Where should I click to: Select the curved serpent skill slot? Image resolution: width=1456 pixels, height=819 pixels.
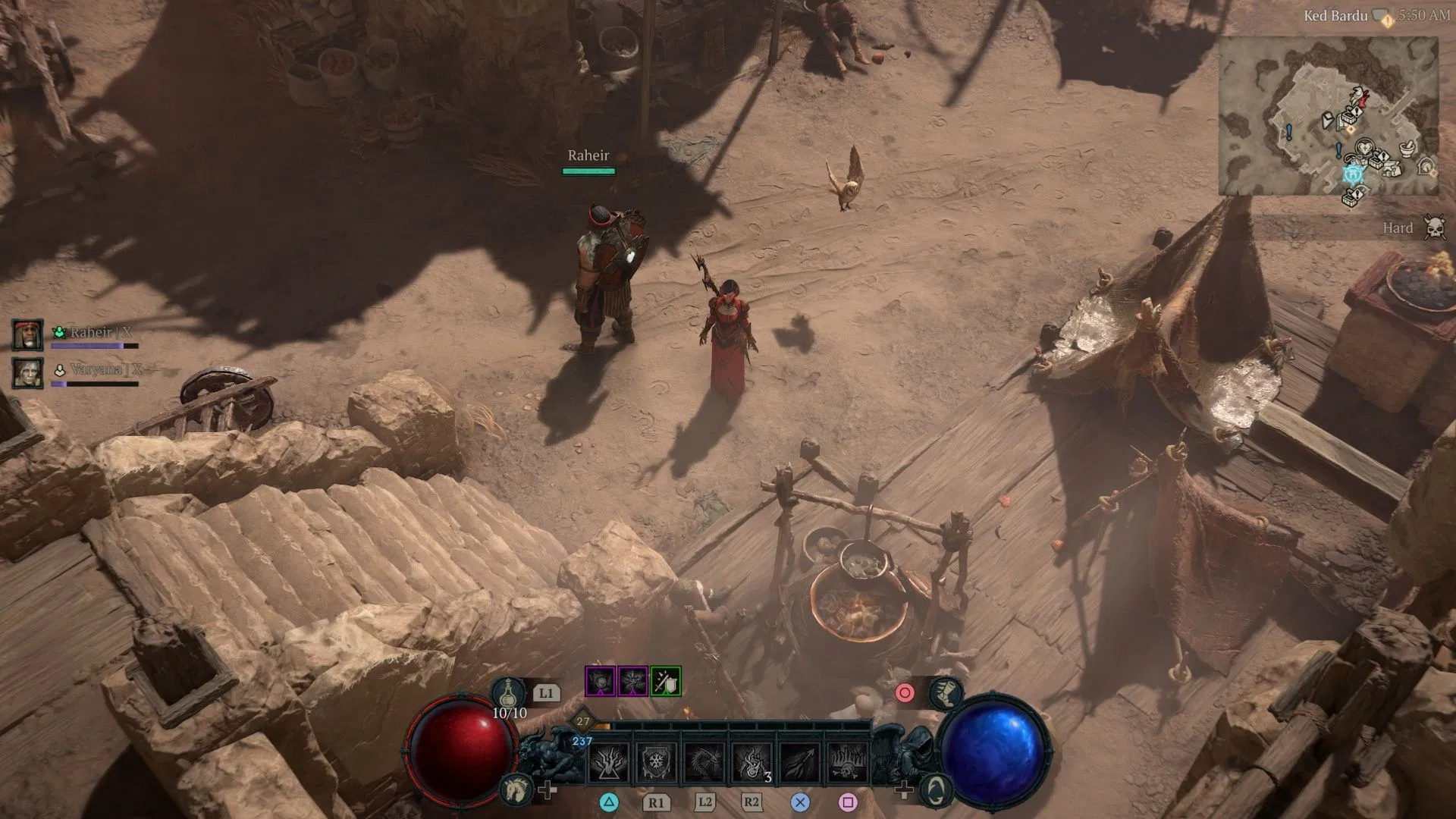click(704, 762)
